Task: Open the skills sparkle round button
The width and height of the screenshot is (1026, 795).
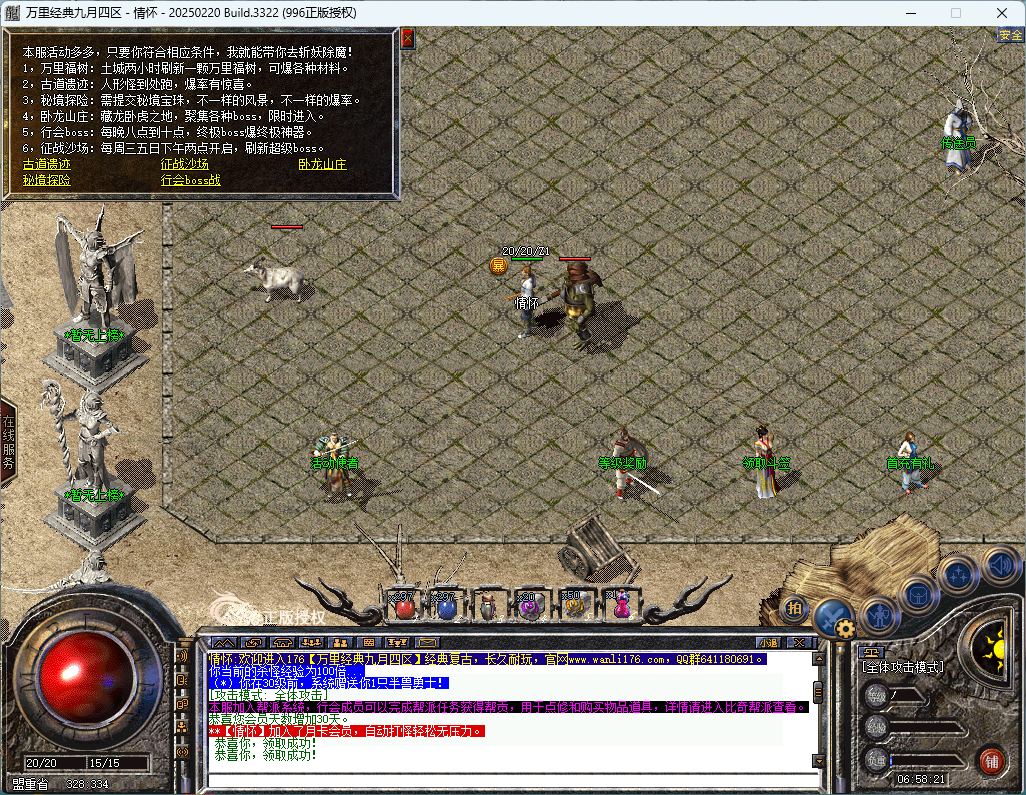Action: [959, 575]
